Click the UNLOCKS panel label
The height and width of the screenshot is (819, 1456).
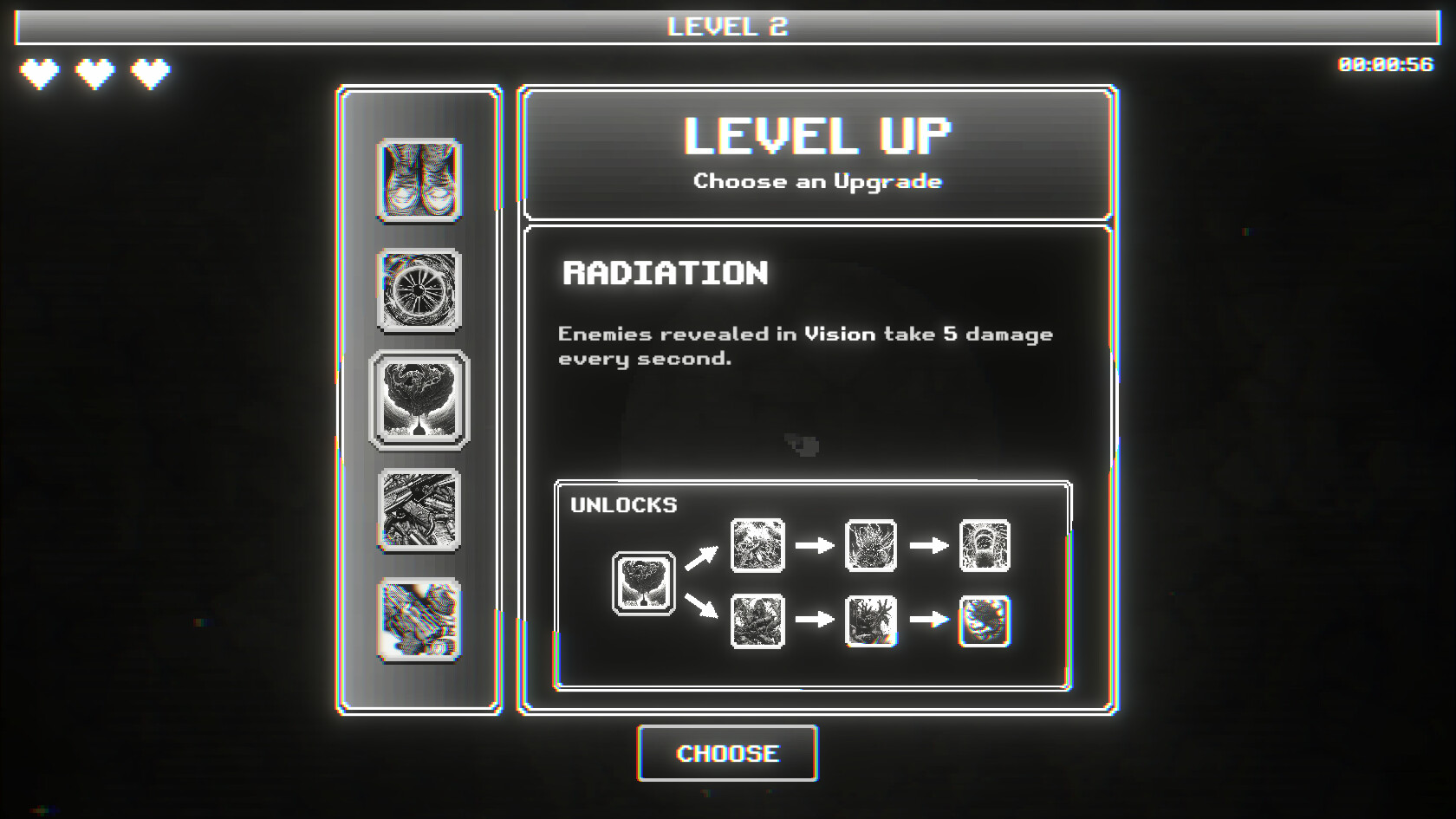click(622, 505)
